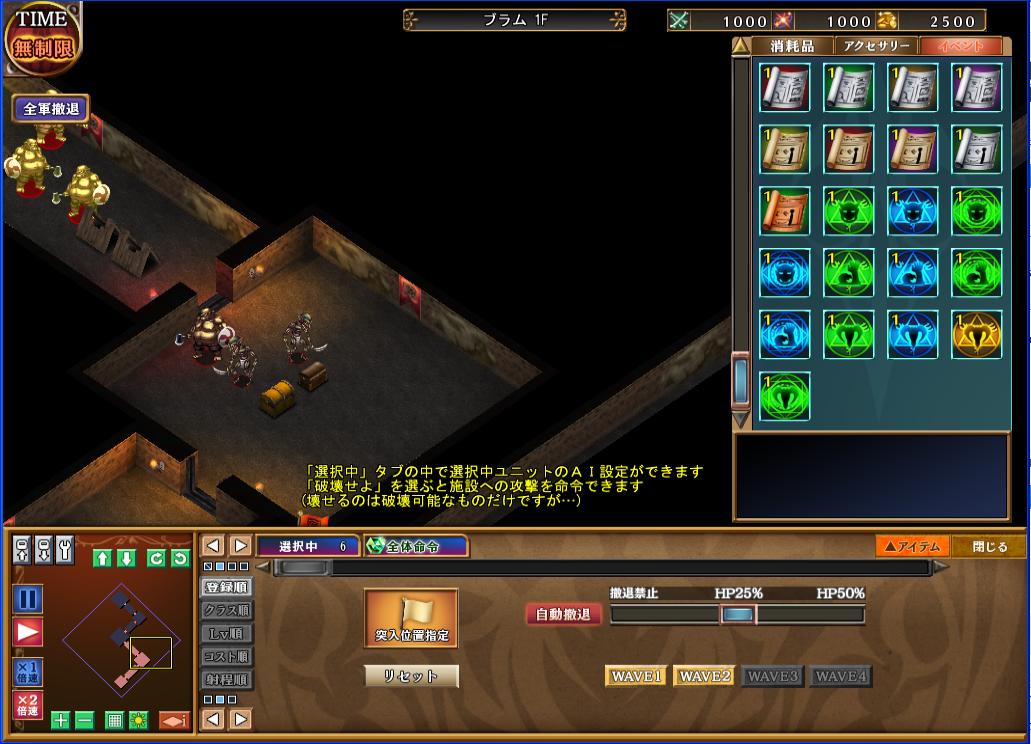Reset with the リセット button
Viewport: 1031px width, 744px height.
[x=411, y=676]
